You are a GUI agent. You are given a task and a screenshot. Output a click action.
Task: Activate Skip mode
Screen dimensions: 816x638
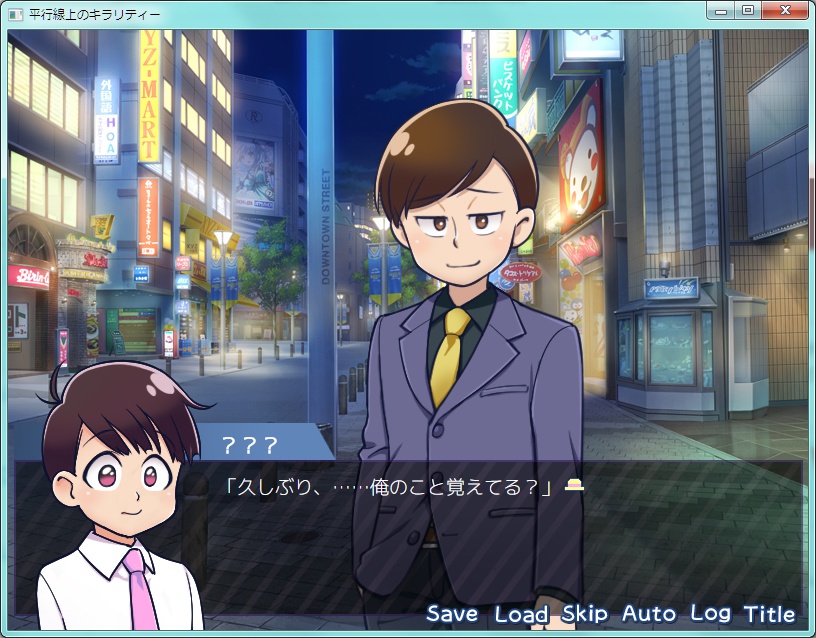point(586,614)
